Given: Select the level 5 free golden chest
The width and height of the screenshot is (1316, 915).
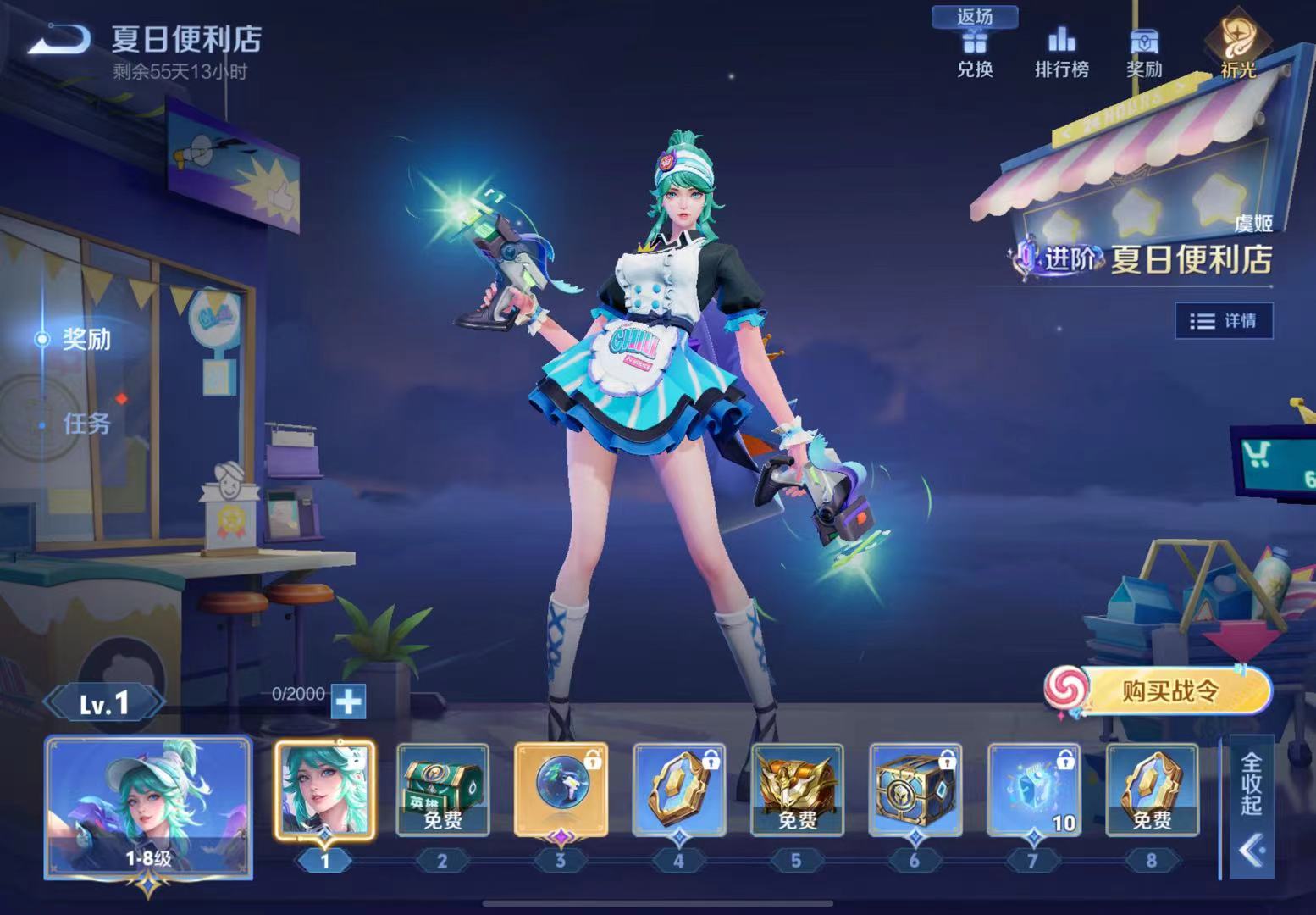Looking at the screenshot, I should 796,790.
